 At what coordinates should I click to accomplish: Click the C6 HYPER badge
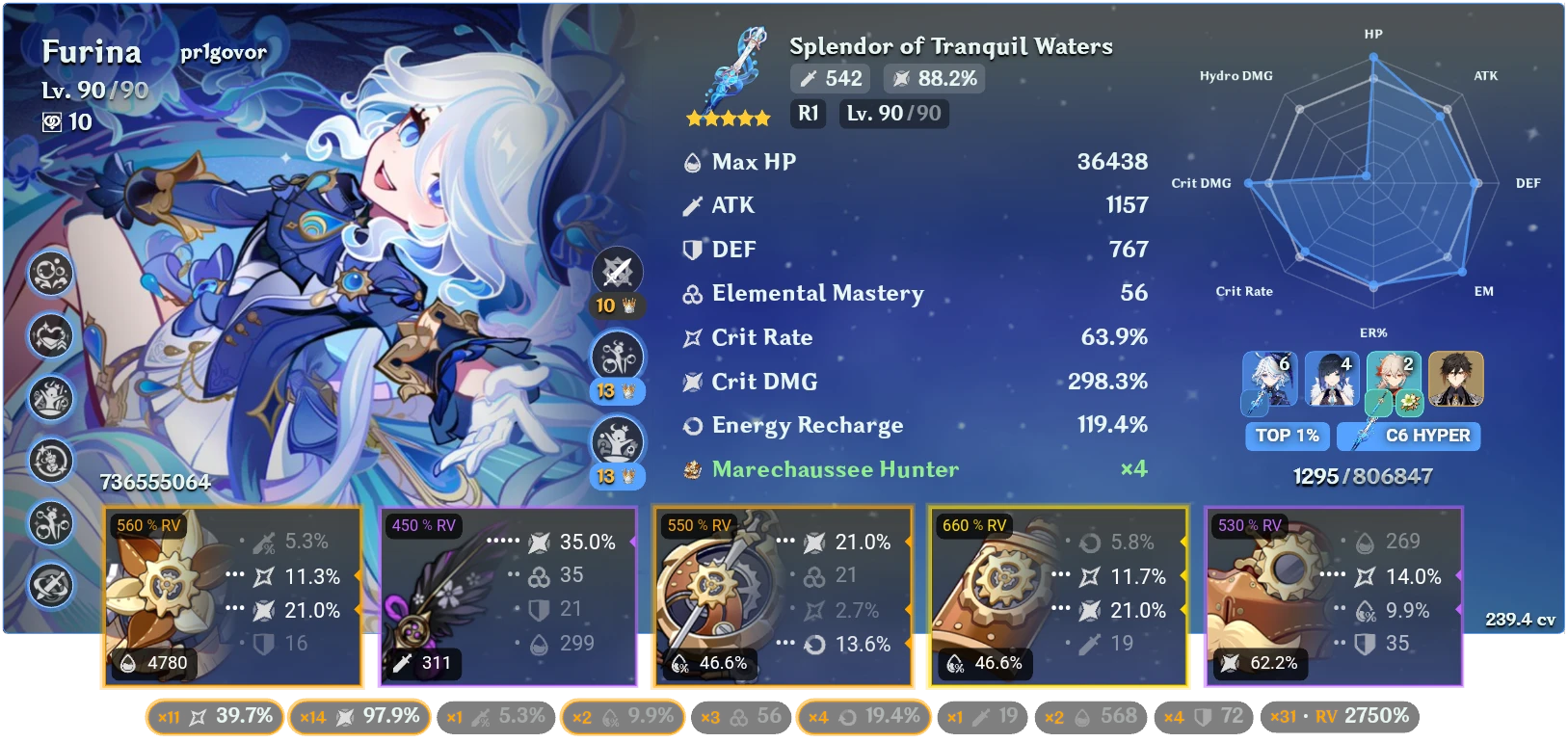(1408, 436)
